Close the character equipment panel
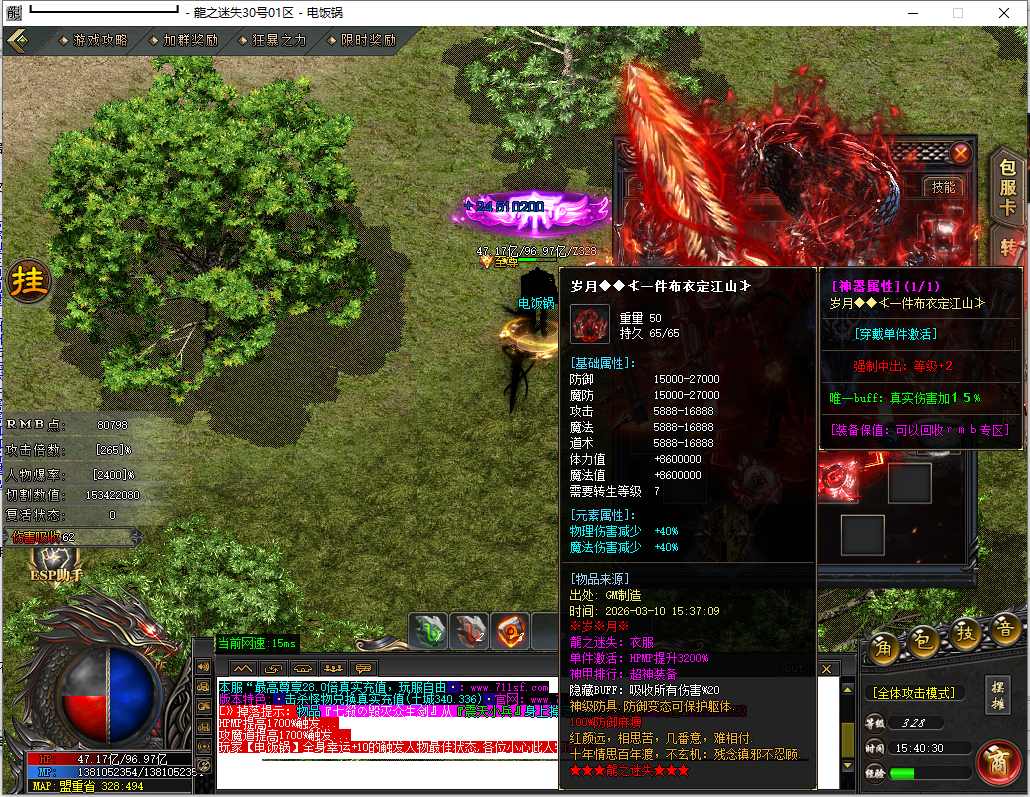Image resolution: width=1030 pixels, height=797 pixels. tap(960, 153)
